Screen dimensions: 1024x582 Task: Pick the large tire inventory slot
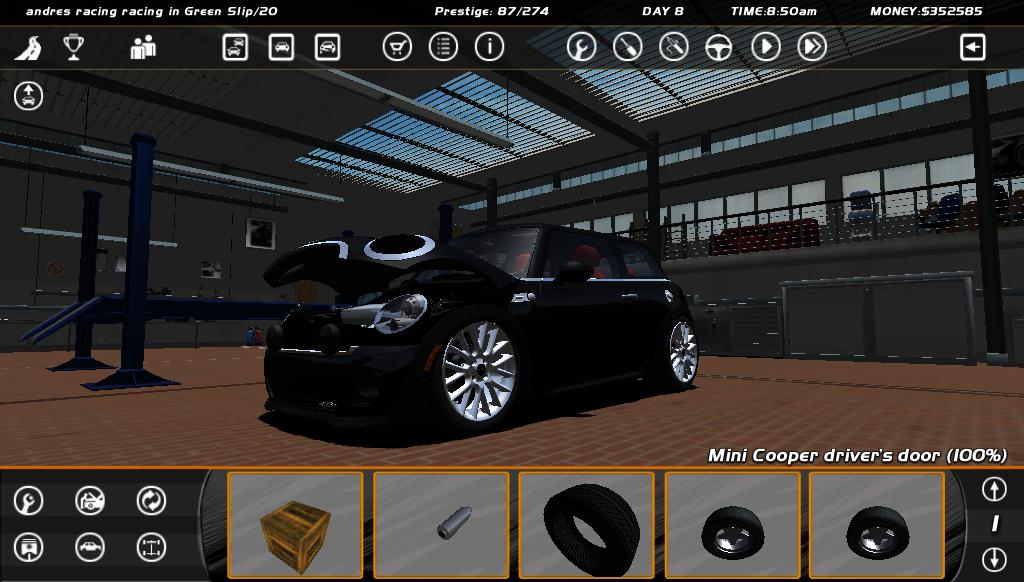point(587,525)
